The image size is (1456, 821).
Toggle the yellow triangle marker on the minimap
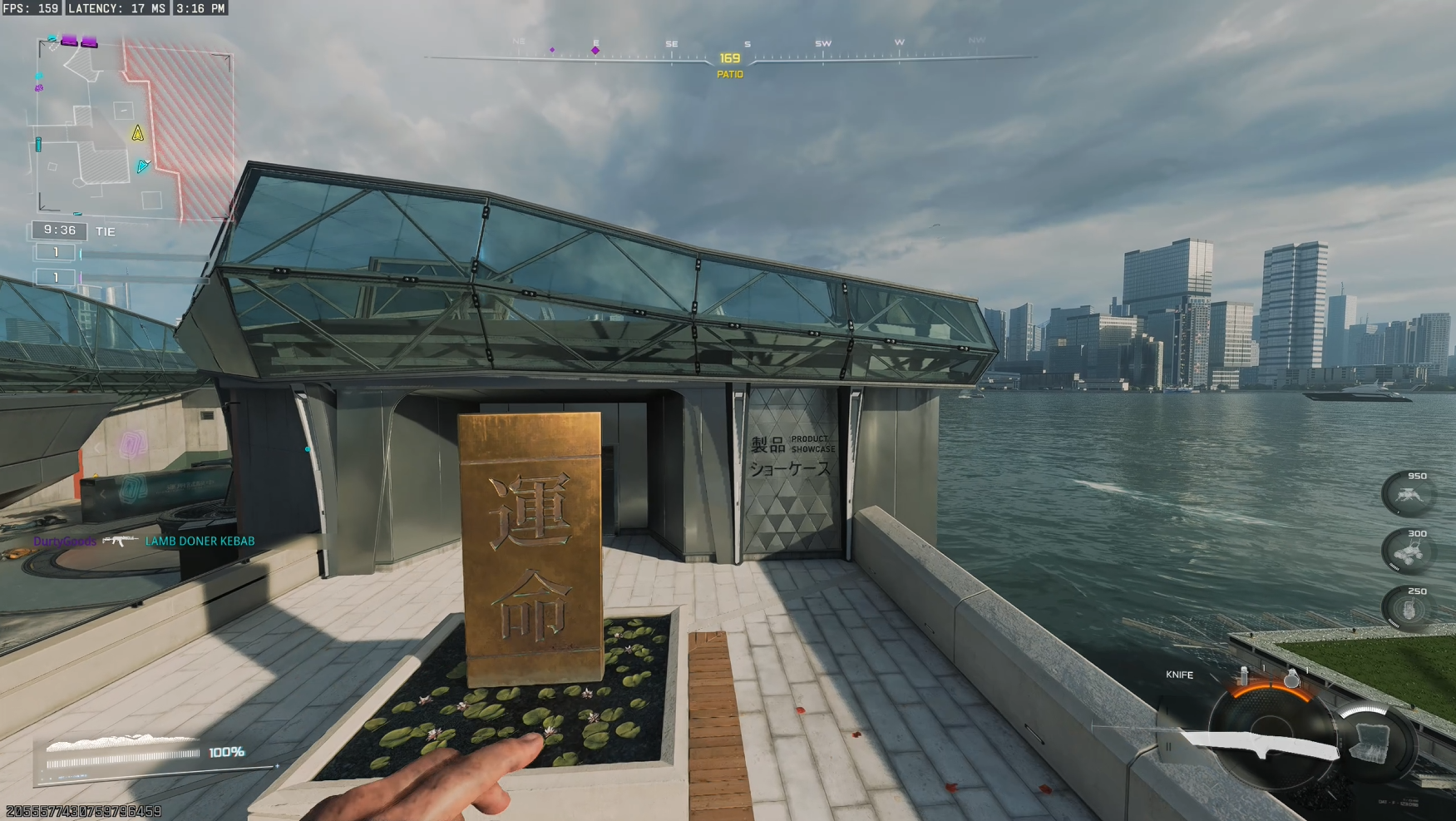tap(136, 131)
